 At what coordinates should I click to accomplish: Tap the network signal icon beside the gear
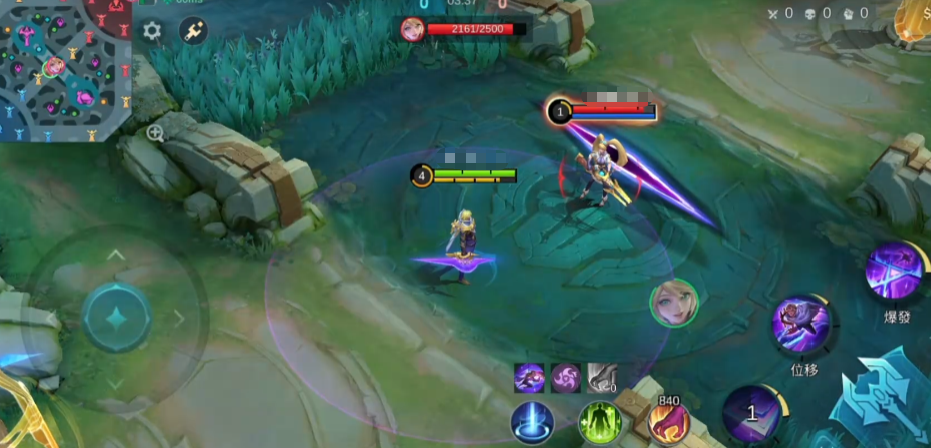point(192,31)
